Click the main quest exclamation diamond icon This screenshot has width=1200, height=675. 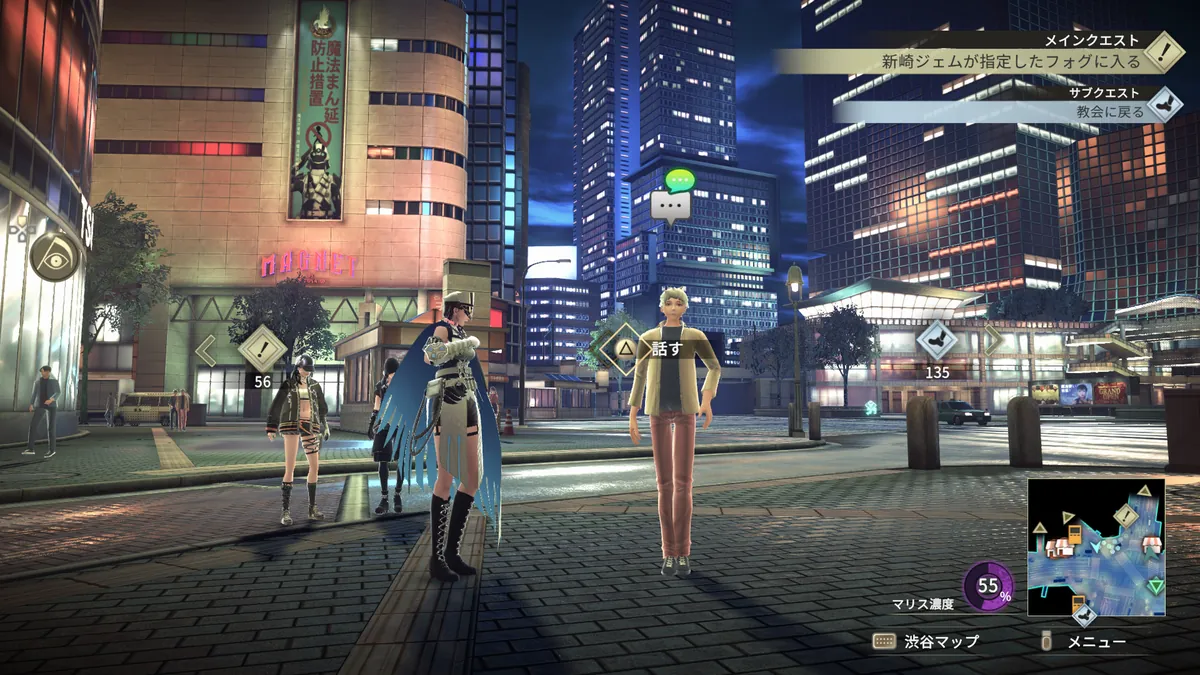(x=1163, y=52)
